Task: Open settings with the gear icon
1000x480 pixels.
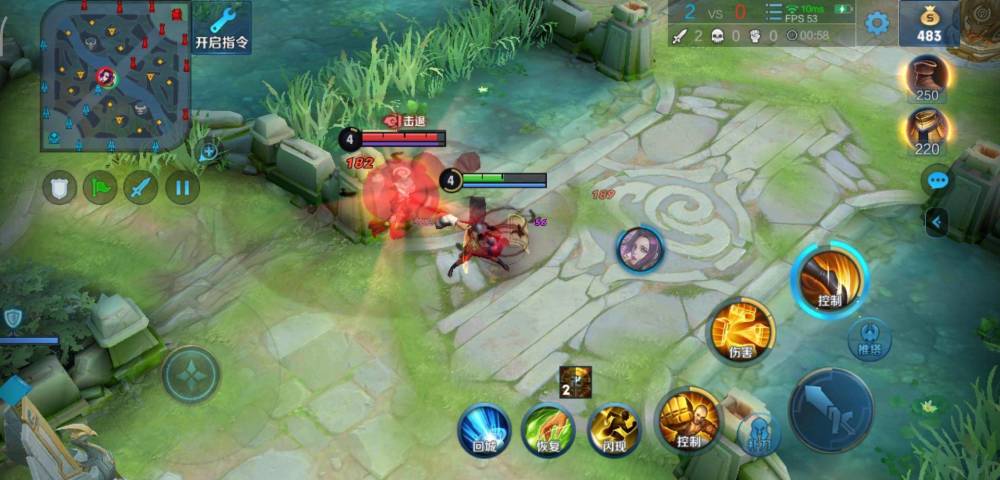Action: point(877,23)
